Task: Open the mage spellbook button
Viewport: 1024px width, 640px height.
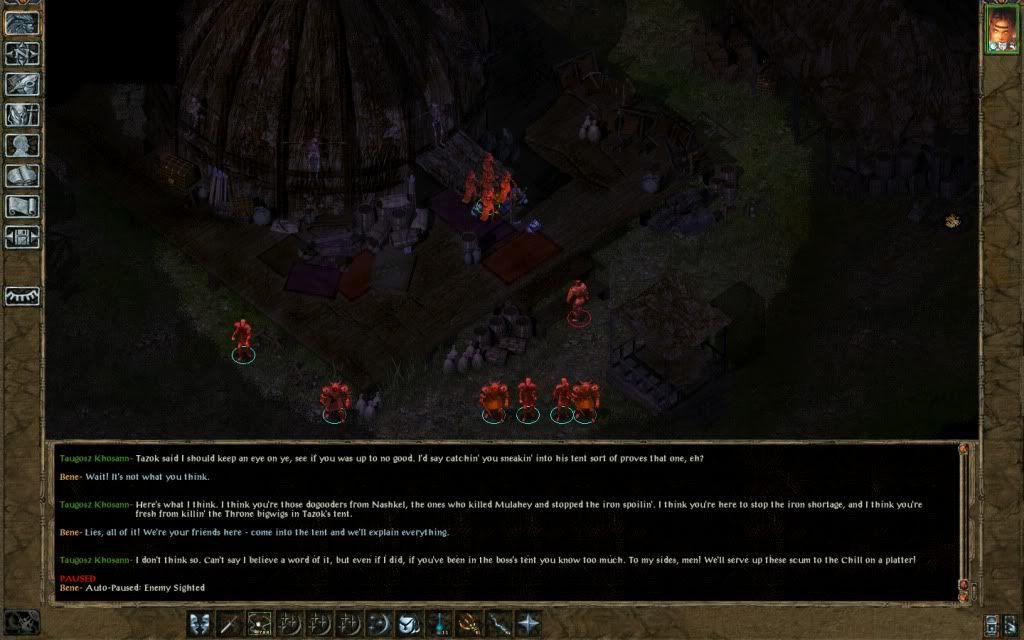Action: [x=22, y=177]
